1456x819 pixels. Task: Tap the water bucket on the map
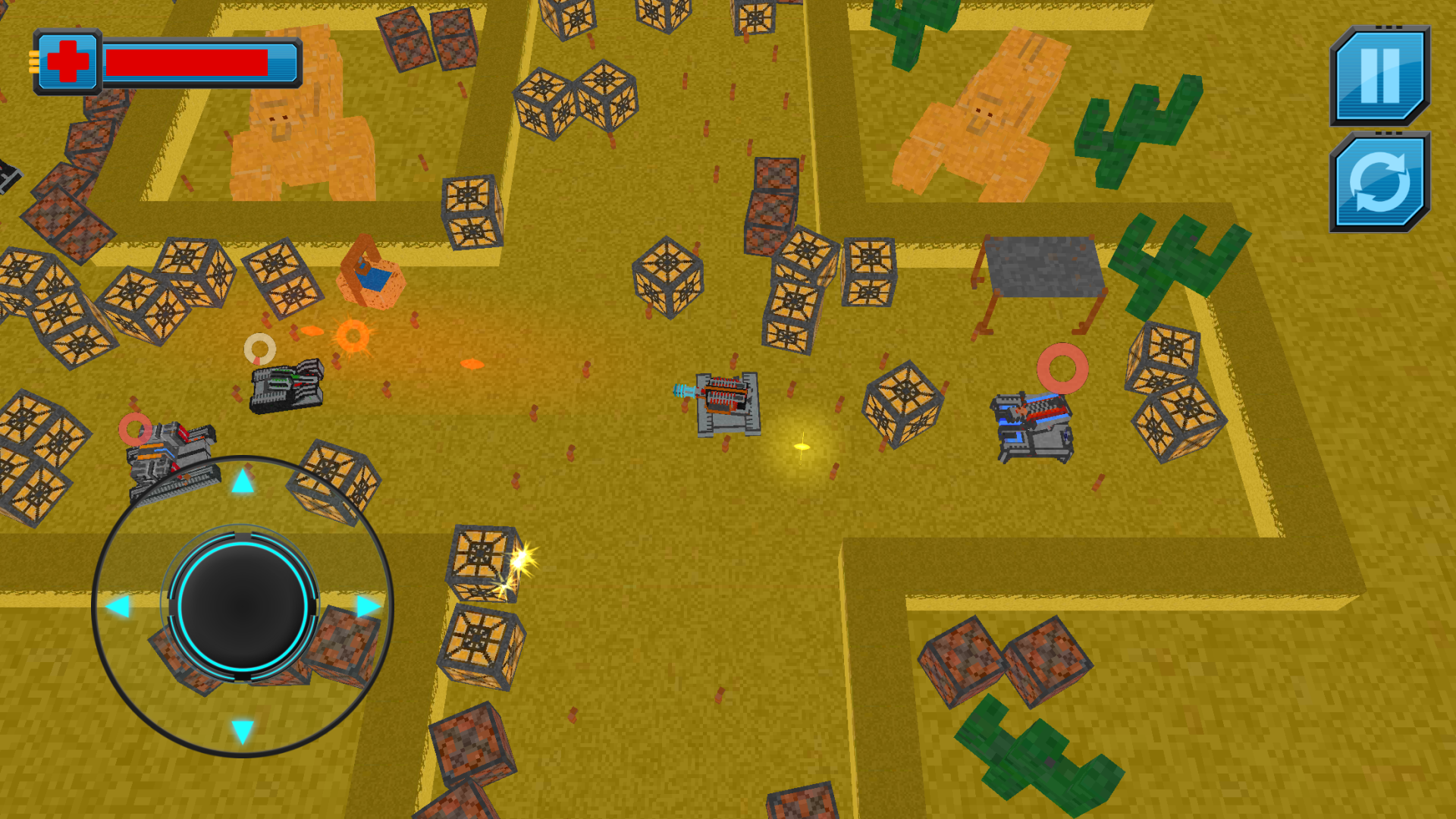(373, 281)
